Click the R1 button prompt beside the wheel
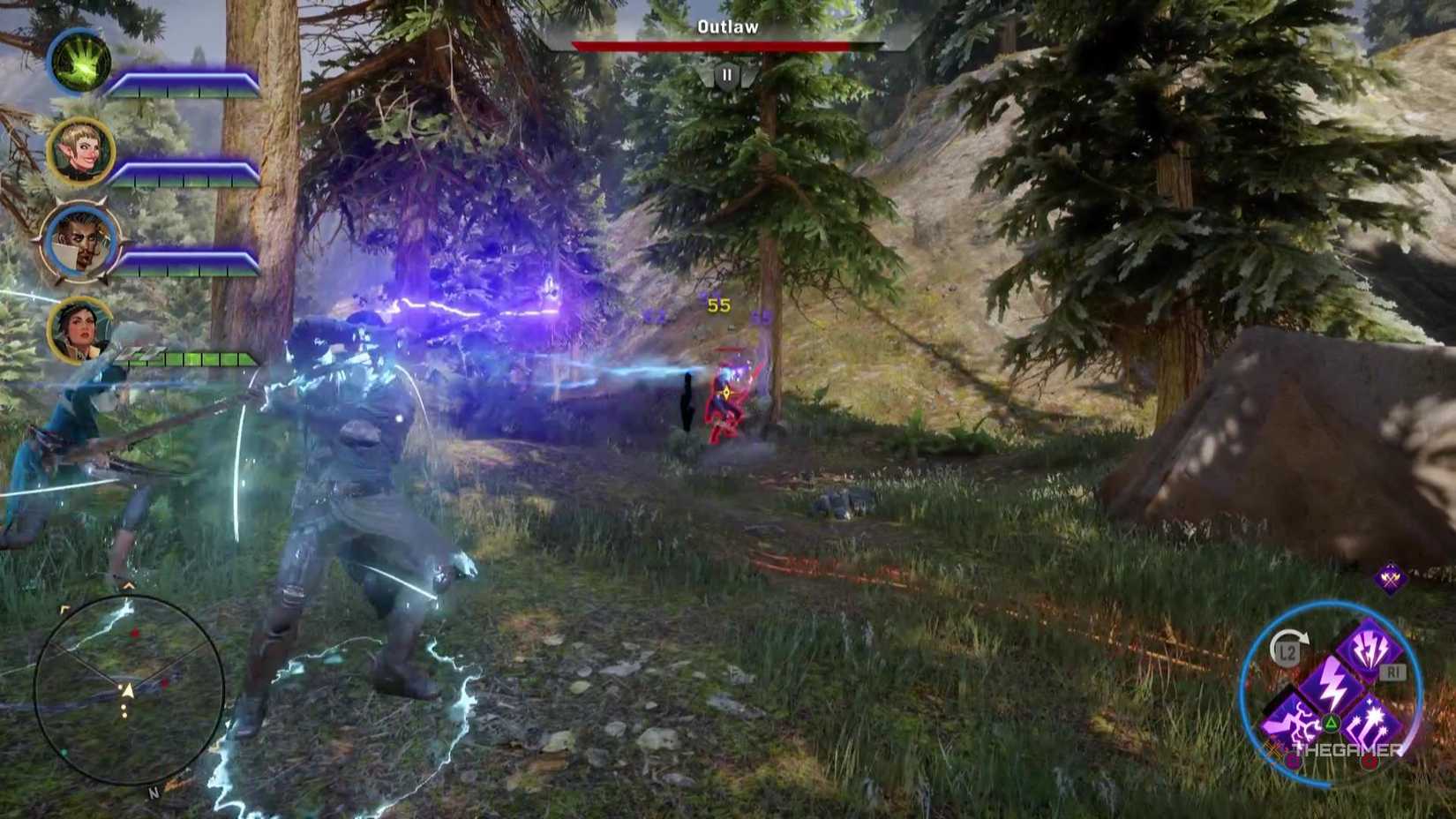The height and width of the screenshot is (819, 1456). pyautogui.click(x=1392, y=672)
